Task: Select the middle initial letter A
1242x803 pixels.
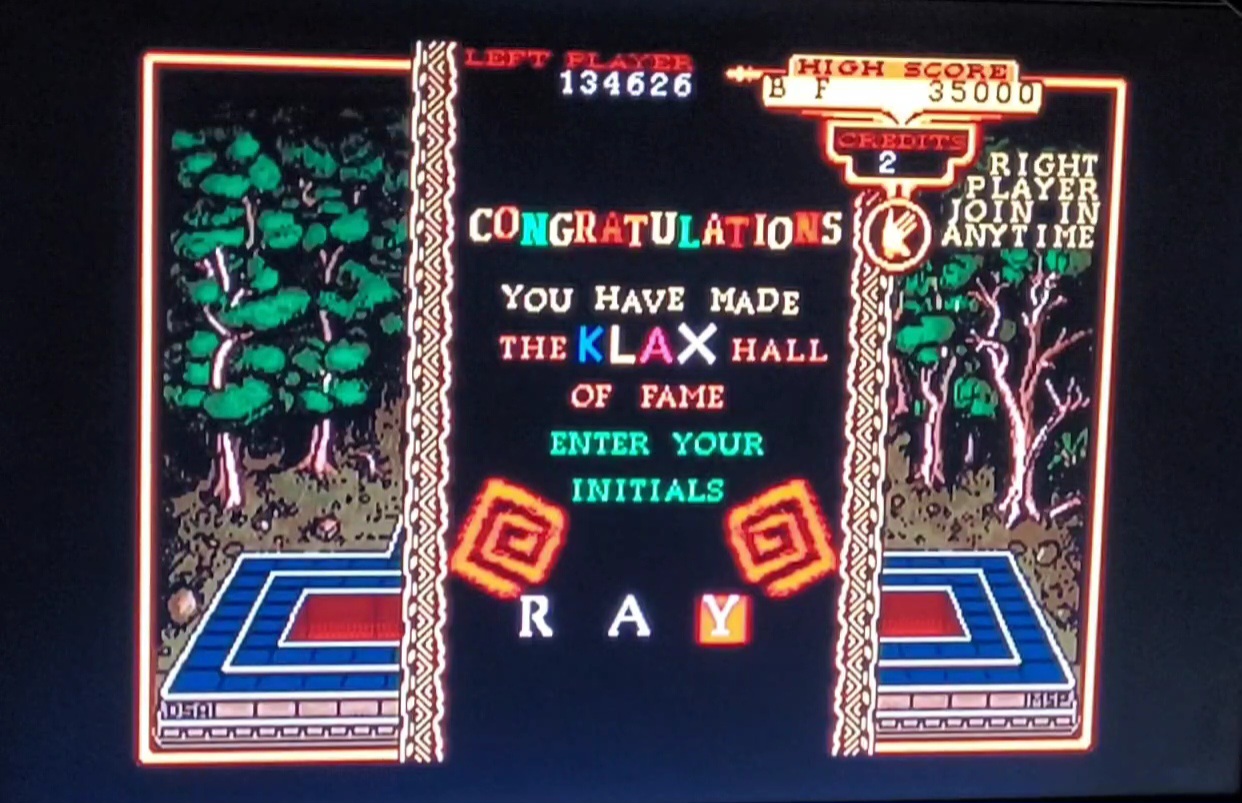Action: tap(629, 618)
